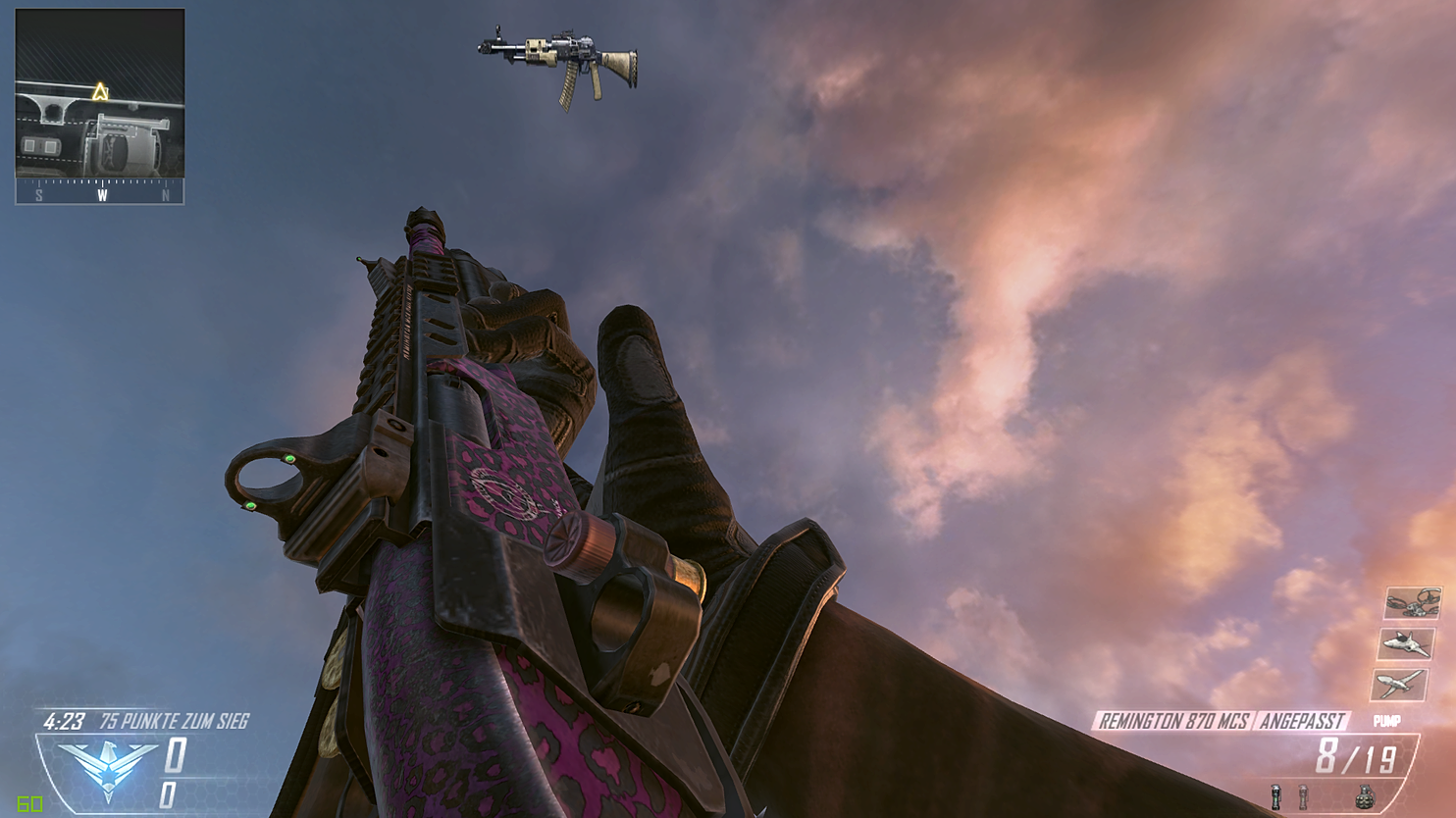Image resolution: width=1456 pixels, height=818 pixels.
Task: Activate the Hunter Killer drone scorestreak
Action: point(1405,645)
